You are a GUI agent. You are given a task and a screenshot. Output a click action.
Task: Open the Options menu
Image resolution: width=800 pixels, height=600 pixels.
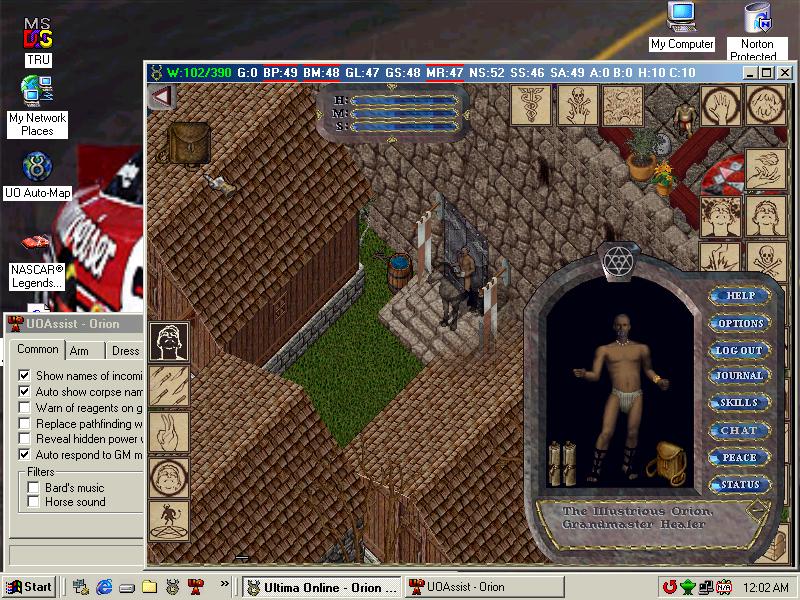pos(740,323)
